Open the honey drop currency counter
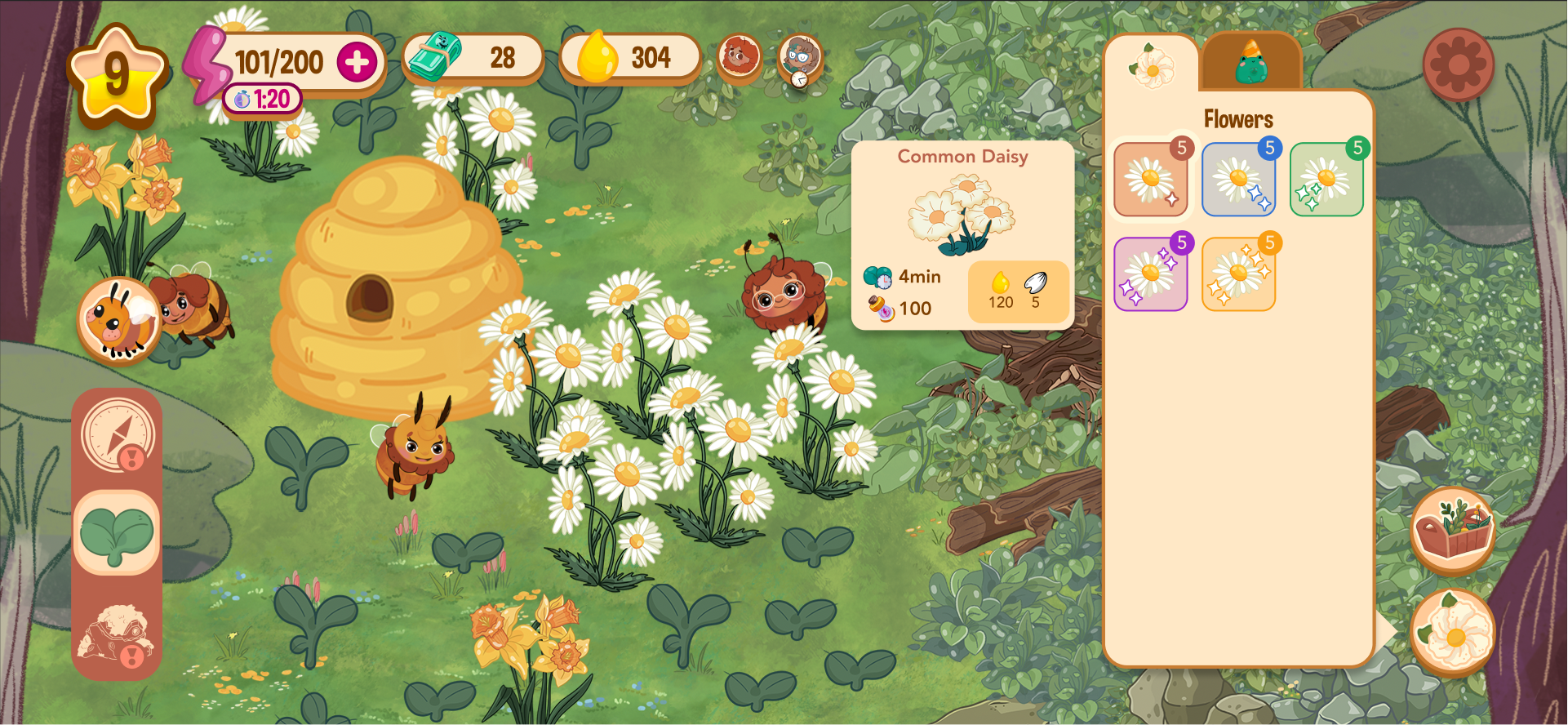This screenshot has width=1568, height=725. 629,57
